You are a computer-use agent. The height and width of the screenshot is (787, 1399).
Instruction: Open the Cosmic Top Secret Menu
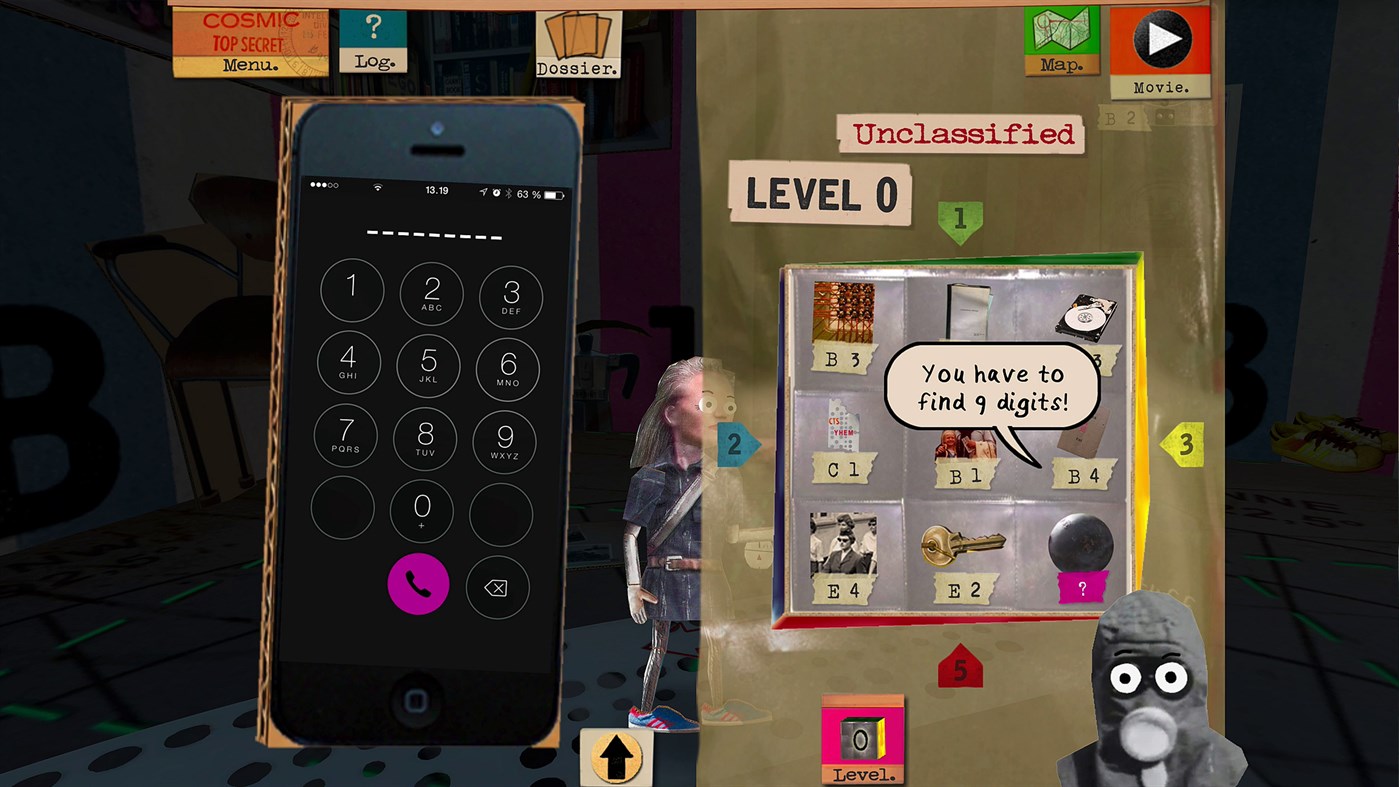249,40
